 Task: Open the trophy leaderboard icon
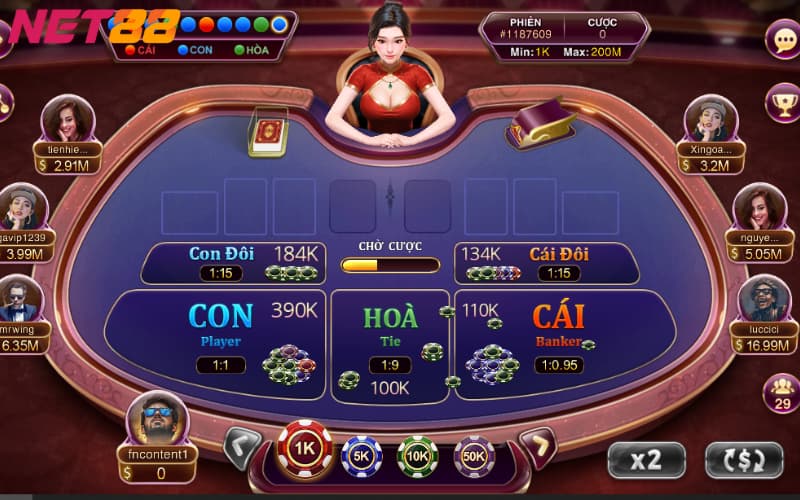[781, 100]
